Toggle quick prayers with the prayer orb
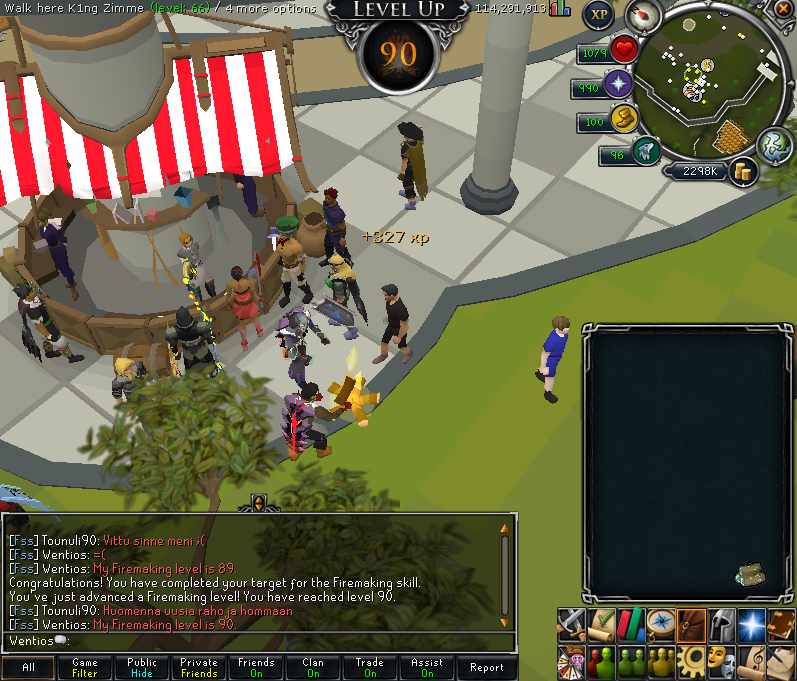 619,84
